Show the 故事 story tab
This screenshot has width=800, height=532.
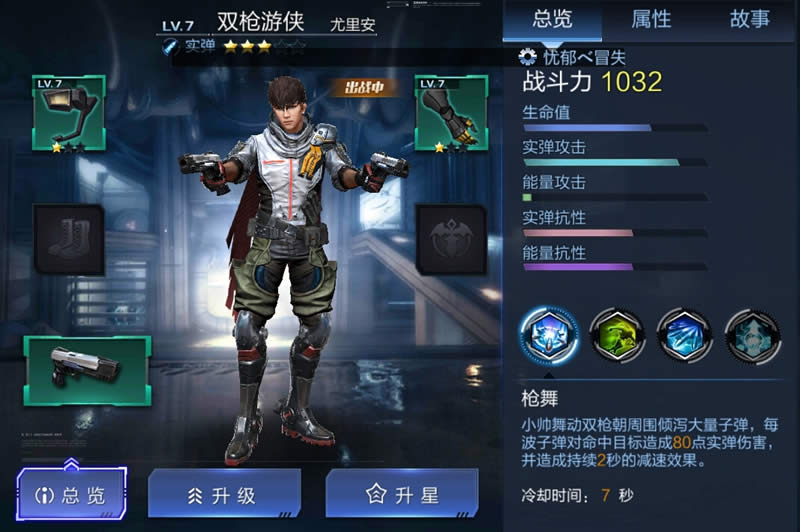coord(749,19)
